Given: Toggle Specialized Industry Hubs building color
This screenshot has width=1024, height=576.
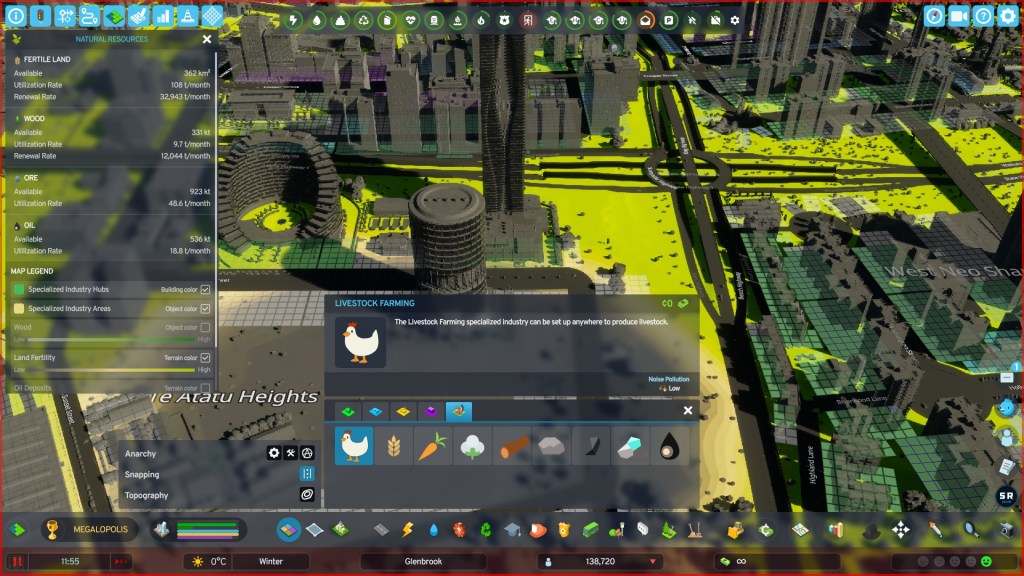Looking at the screenshot, I should pyautogui.click(x=205, y=289).
